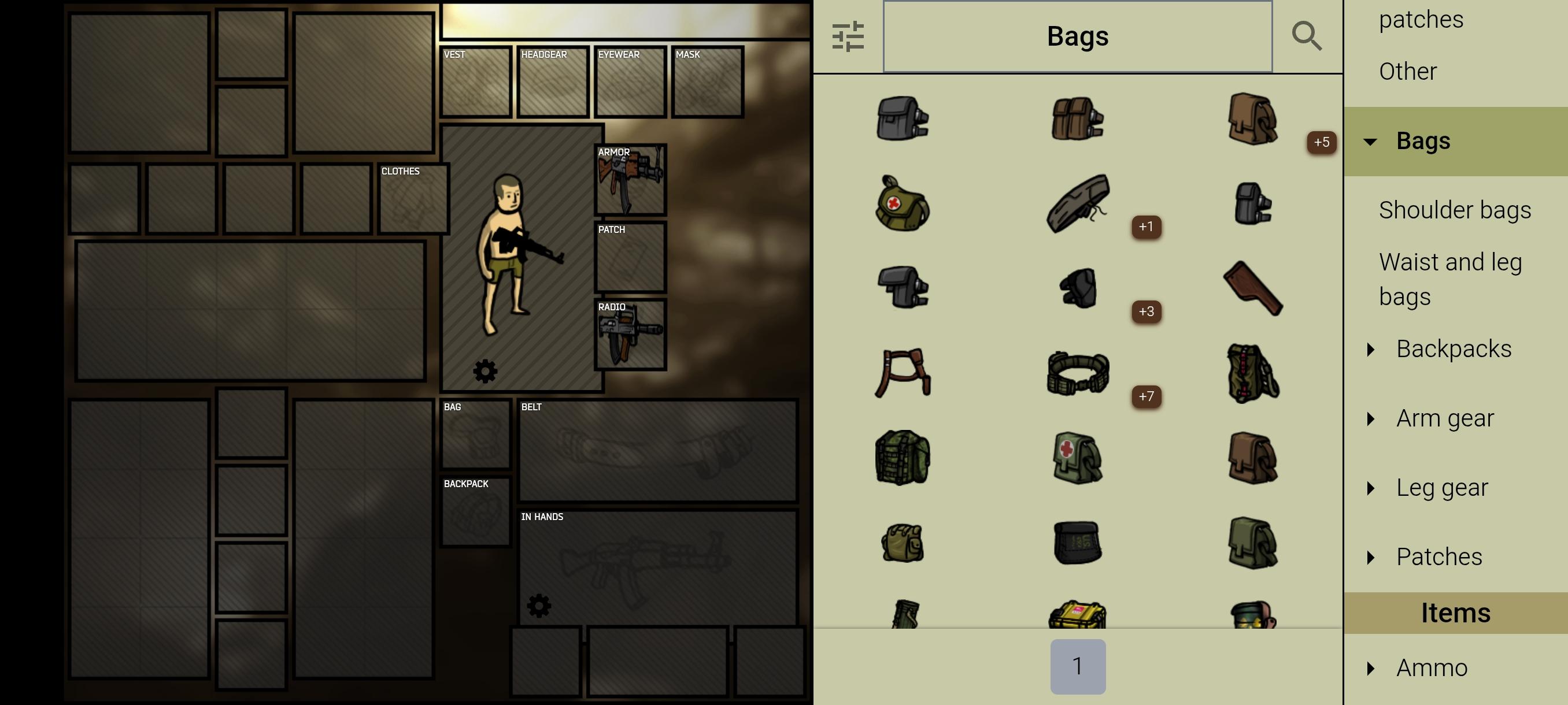Open the Waist and leg bags category
The height and width of the screenshot is (705, 1568).
click(x=1451, y=279)
